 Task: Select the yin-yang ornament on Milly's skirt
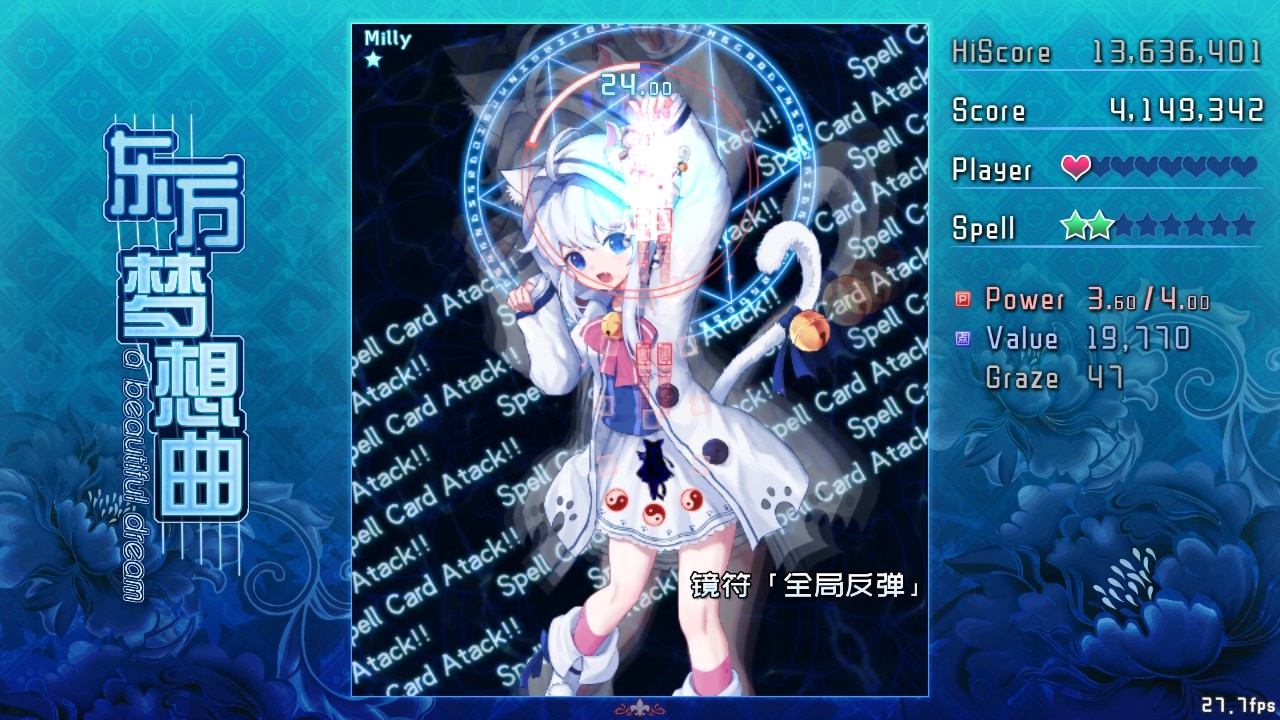pyautogui.click(x=653, y=513)
